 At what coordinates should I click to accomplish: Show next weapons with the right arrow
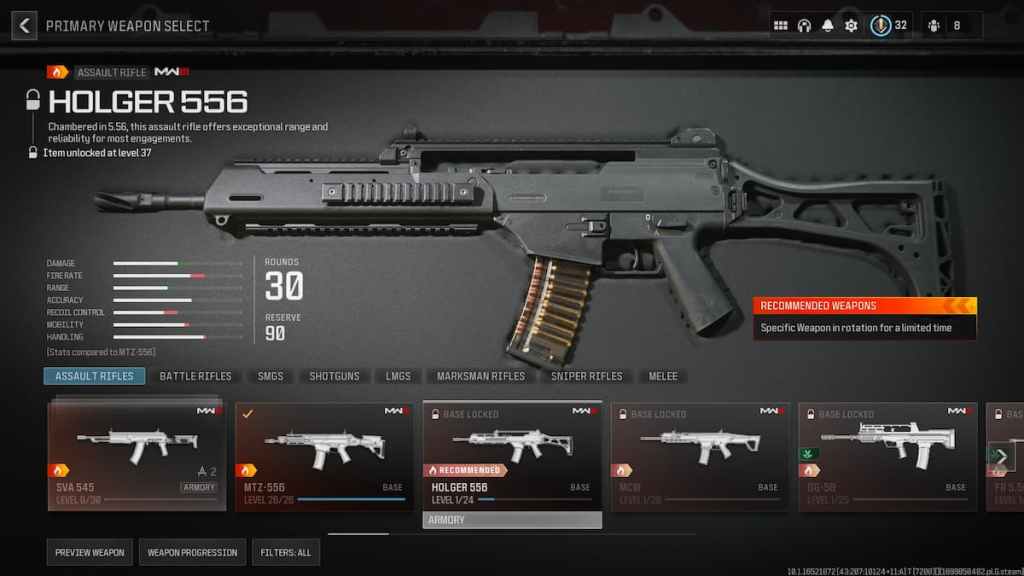(x=1001, y=456)
